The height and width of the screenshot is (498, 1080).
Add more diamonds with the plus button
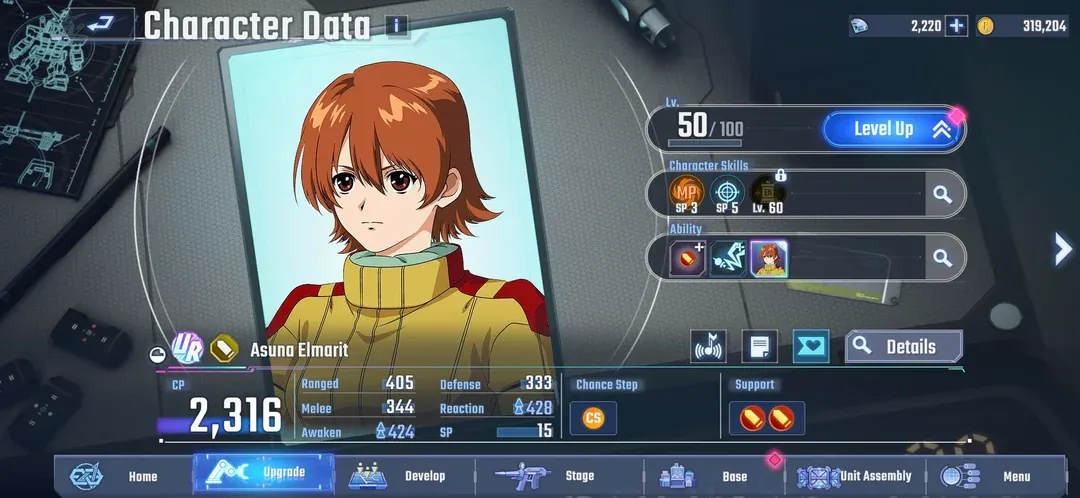tap(957, 26)
